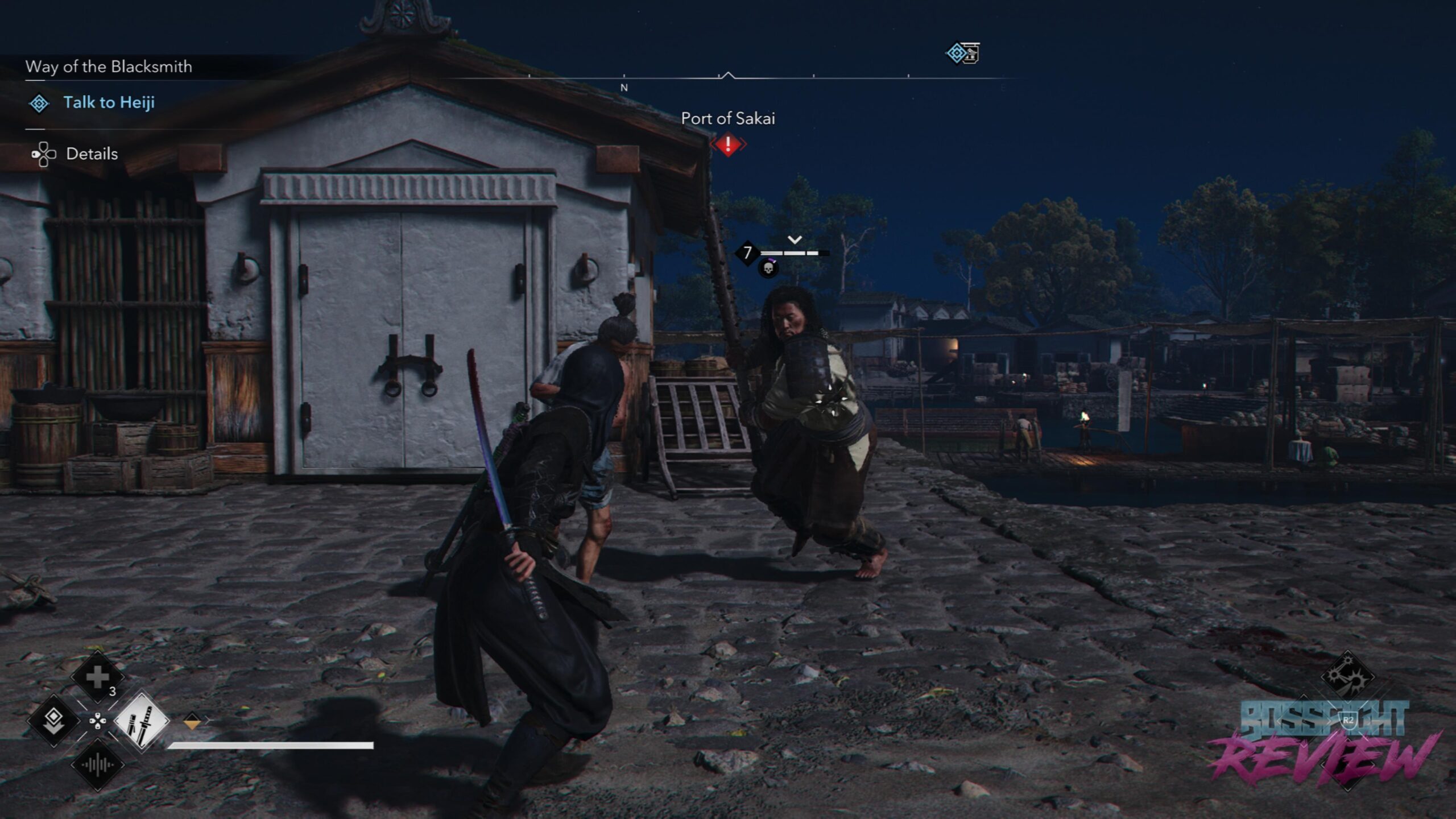Open the Way of the Blacksmith quest tracker

(109, 67)
